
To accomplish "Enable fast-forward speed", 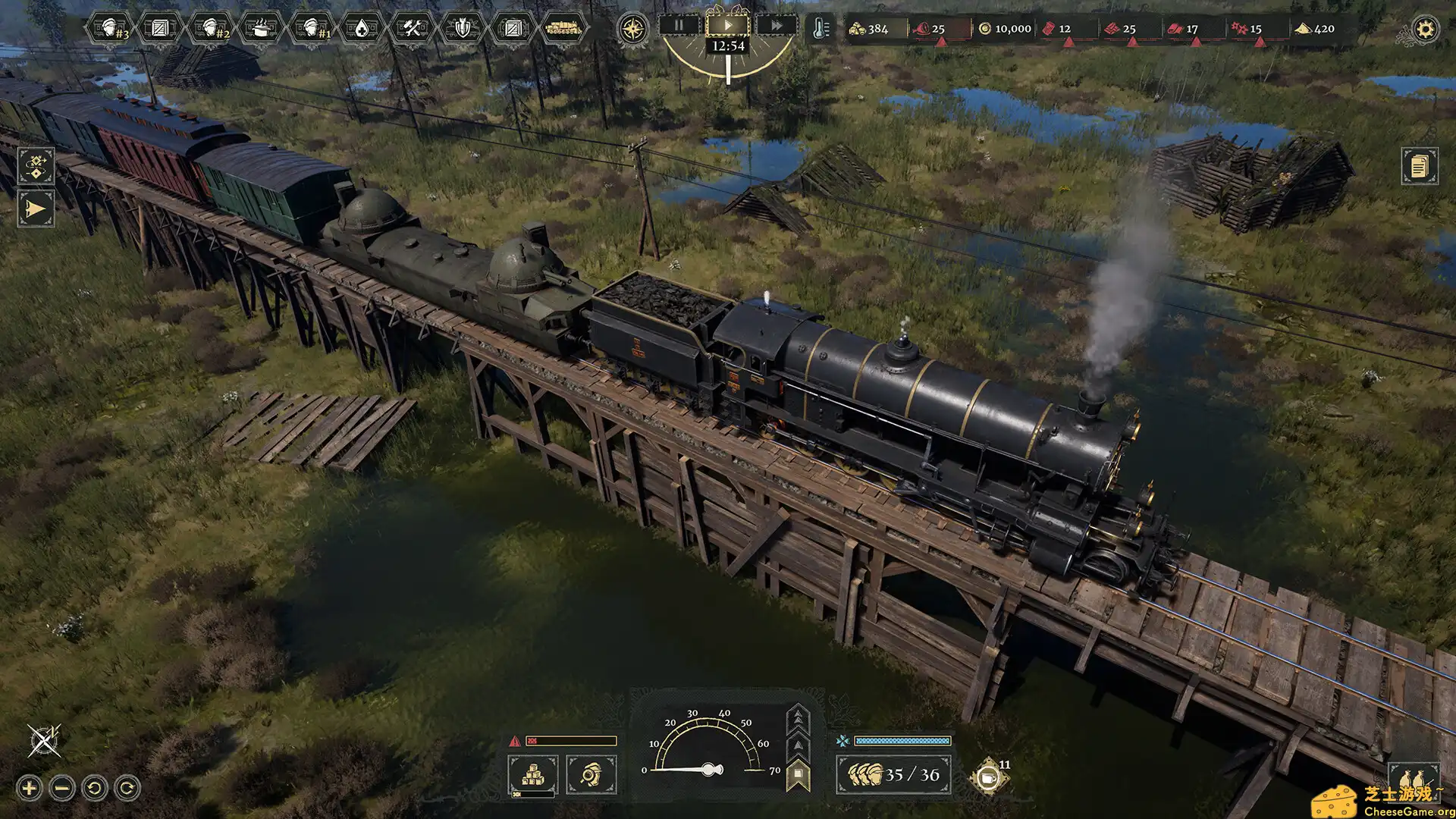I will click(777, 27).
